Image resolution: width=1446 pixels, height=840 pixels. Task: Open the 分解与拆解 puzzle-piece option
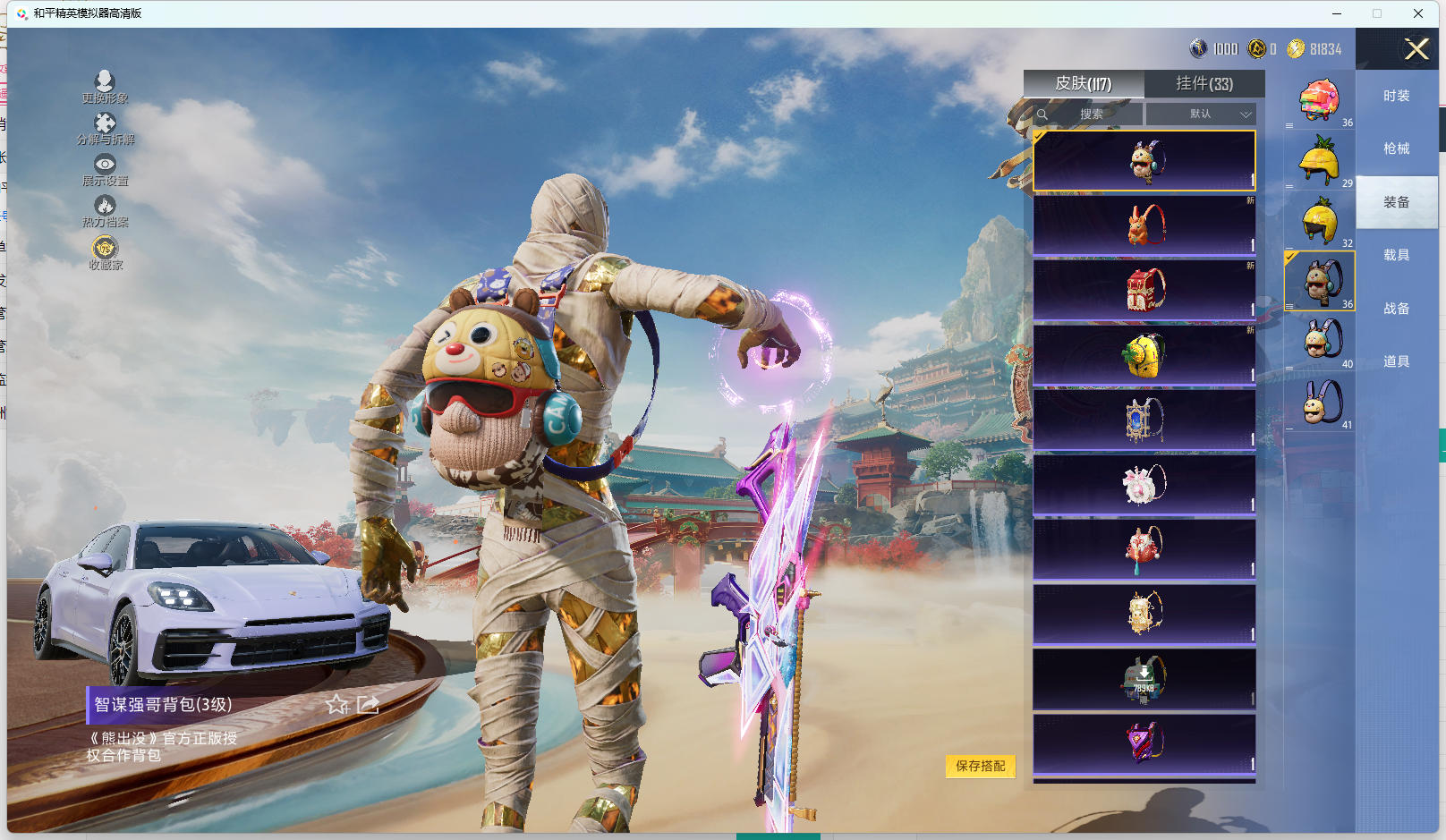pos(105,128)
